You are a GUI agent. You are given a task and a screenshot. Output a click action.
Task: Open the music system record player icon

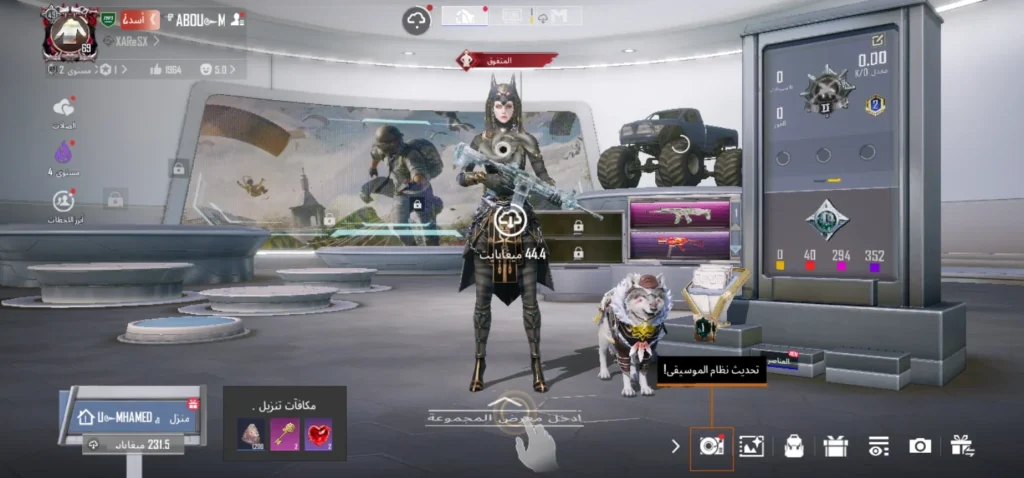[712, 446]
